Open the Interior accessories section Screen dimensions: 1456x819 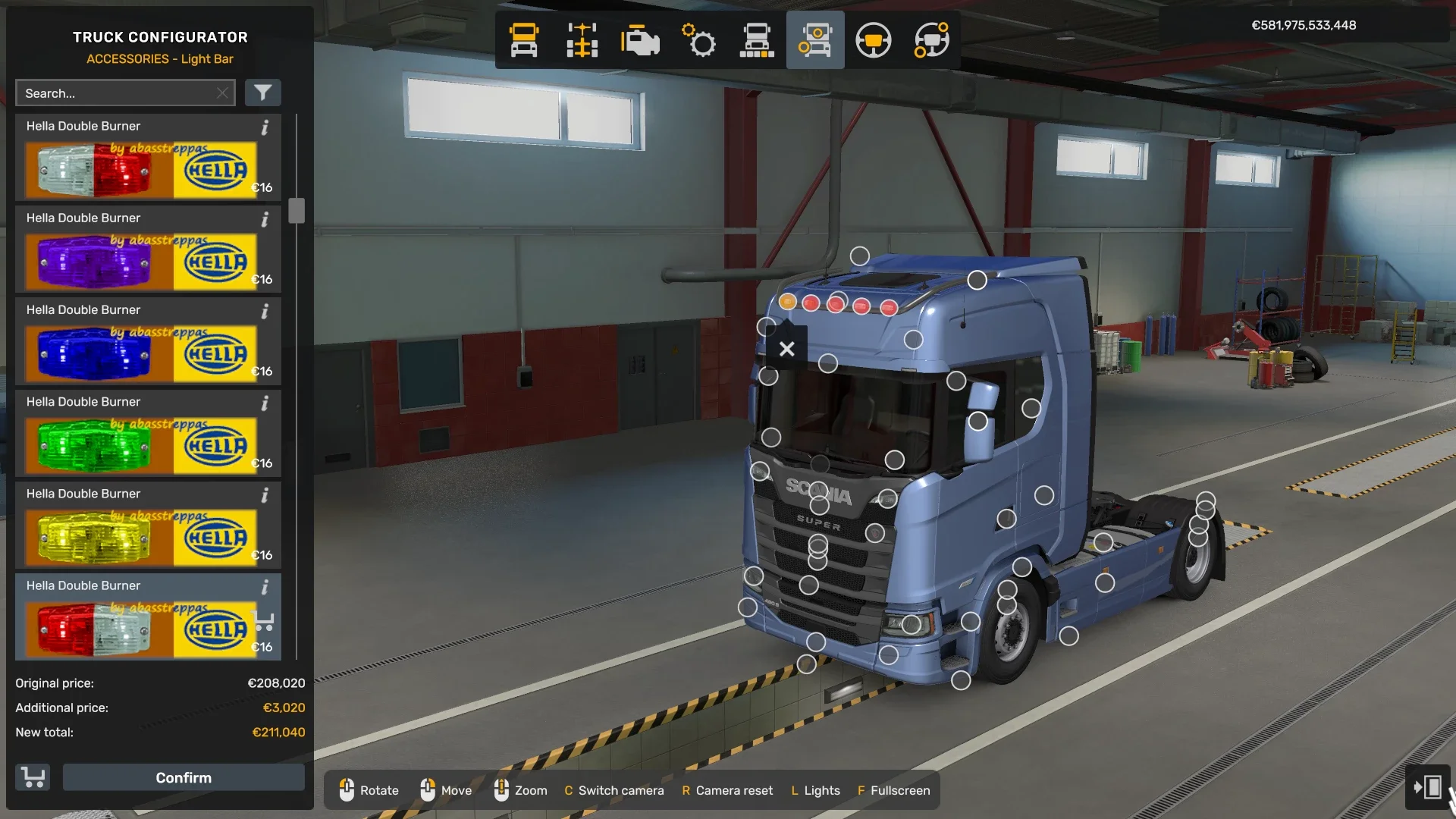[x=931, y=40]
